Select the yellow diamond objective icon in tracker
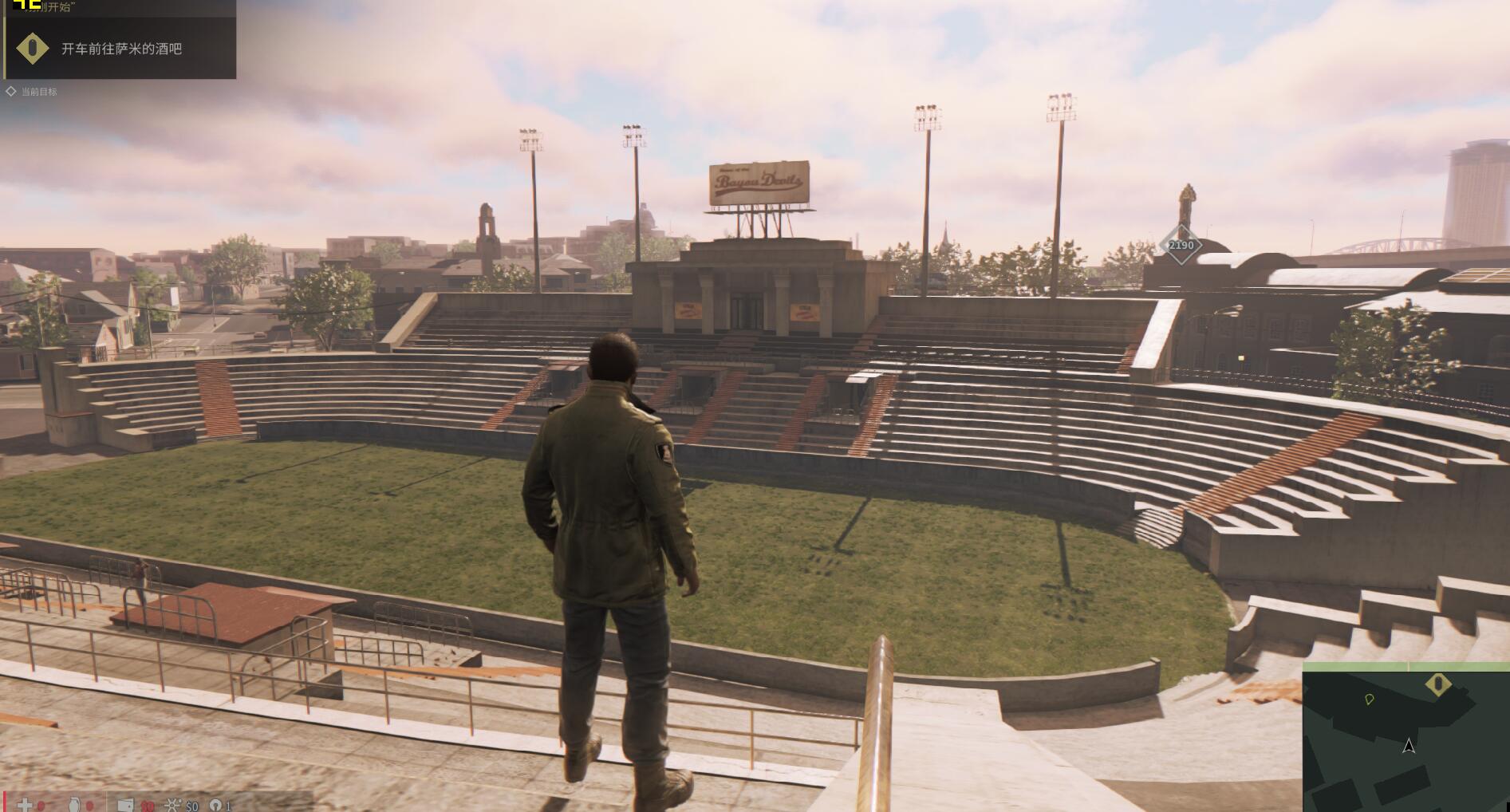The height and width of the screenshot is (812, 1510). point(32,49)
